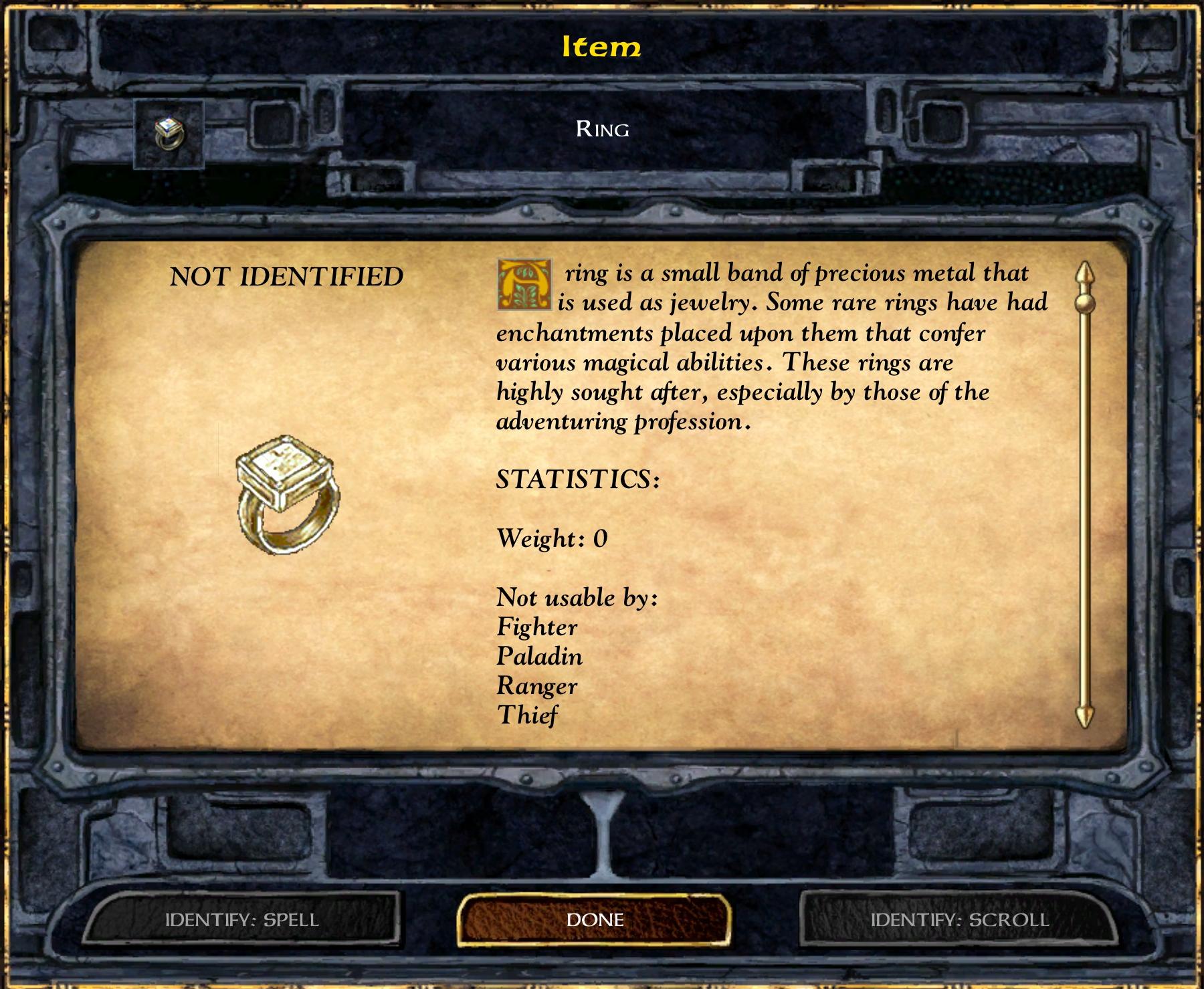Identify the ring using a spell
The width and height of the screenshot is (1204, 989).
tap(242, 919)
